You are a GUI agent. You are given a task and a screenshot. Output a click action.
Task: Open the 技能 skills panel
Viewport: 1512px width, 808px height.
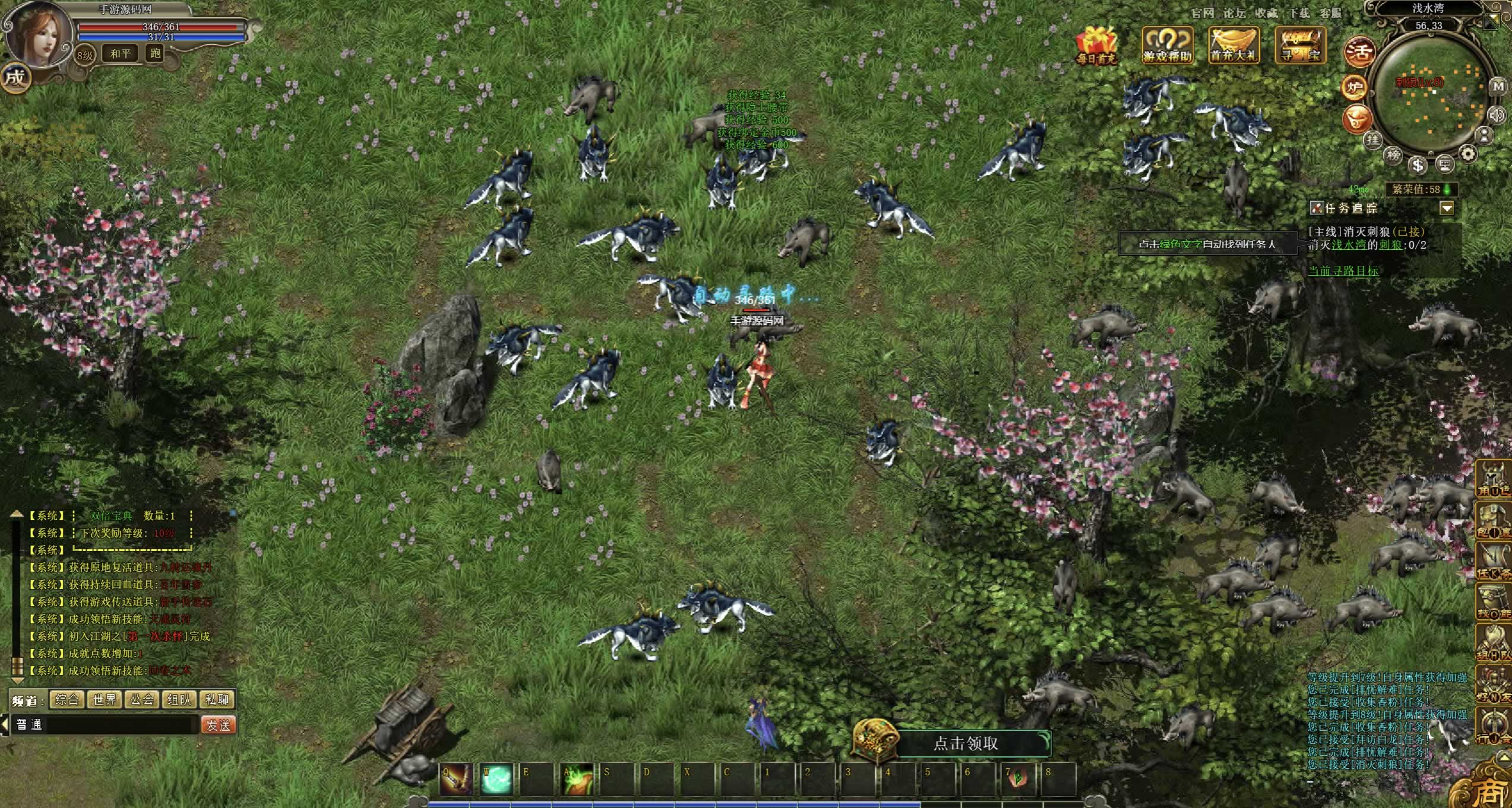click(1494, 603)
